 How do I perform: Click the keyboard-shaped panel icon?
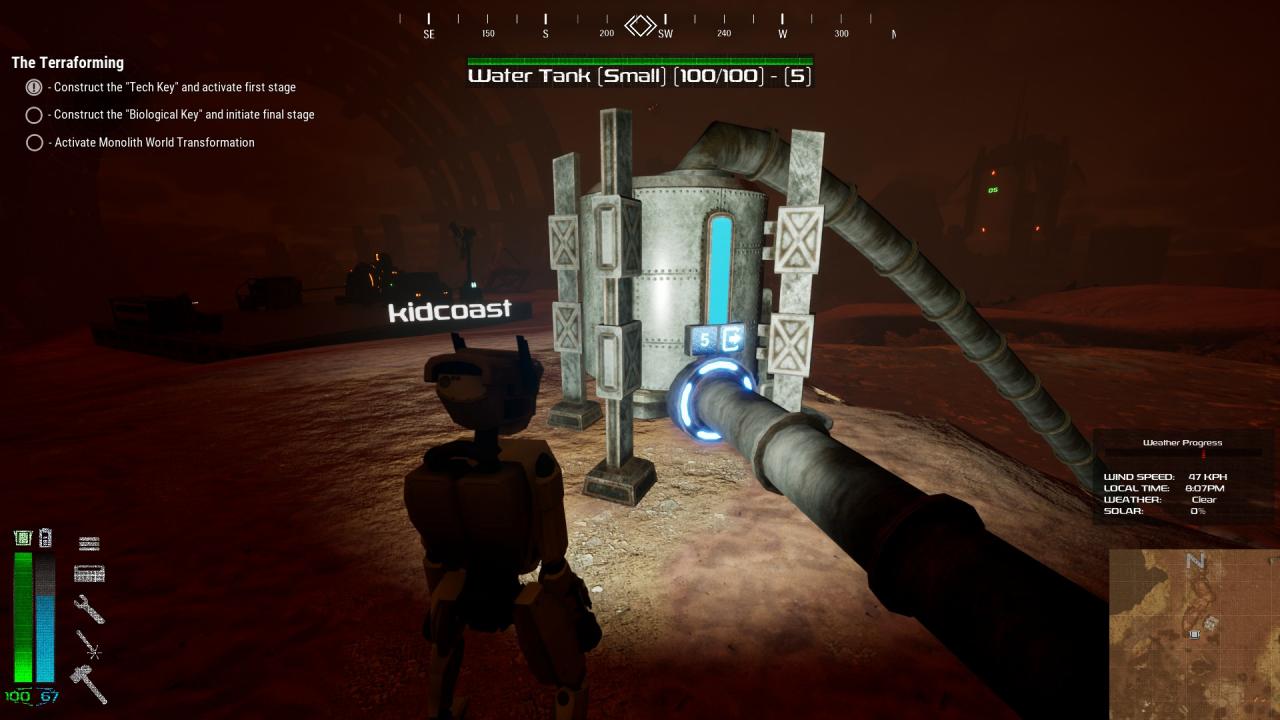[89, 574]
